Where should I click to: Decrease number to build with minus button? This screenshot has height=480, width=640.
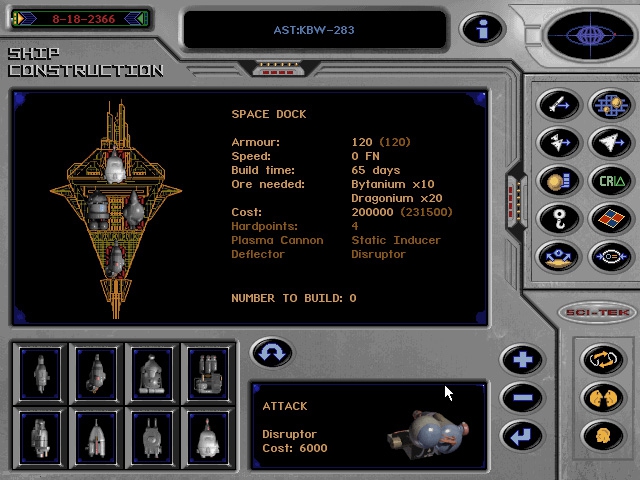pyautogui.click(x=521, y=397)
